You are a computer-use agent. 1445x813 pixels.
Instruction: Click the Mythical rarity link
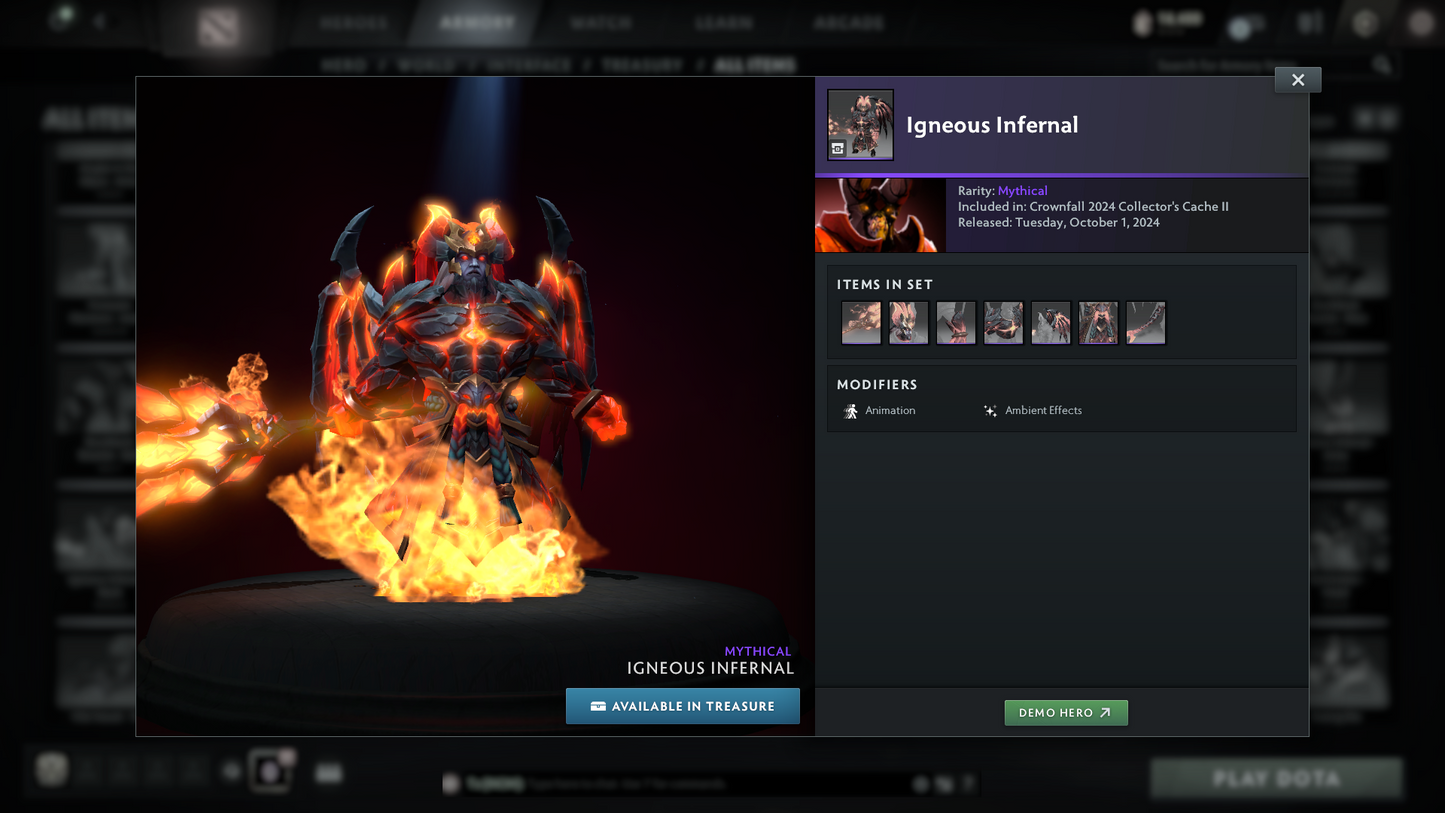click(x=1023, y=190)
